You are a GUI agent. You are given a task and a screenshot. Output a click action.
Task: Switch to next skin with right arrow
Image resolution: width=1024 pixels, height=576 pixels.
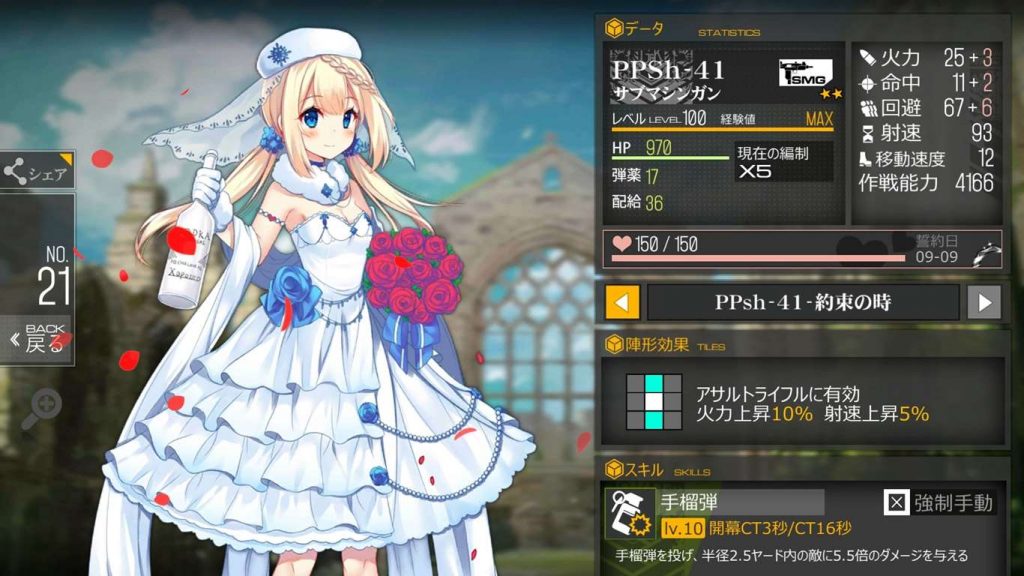point(984,302)
